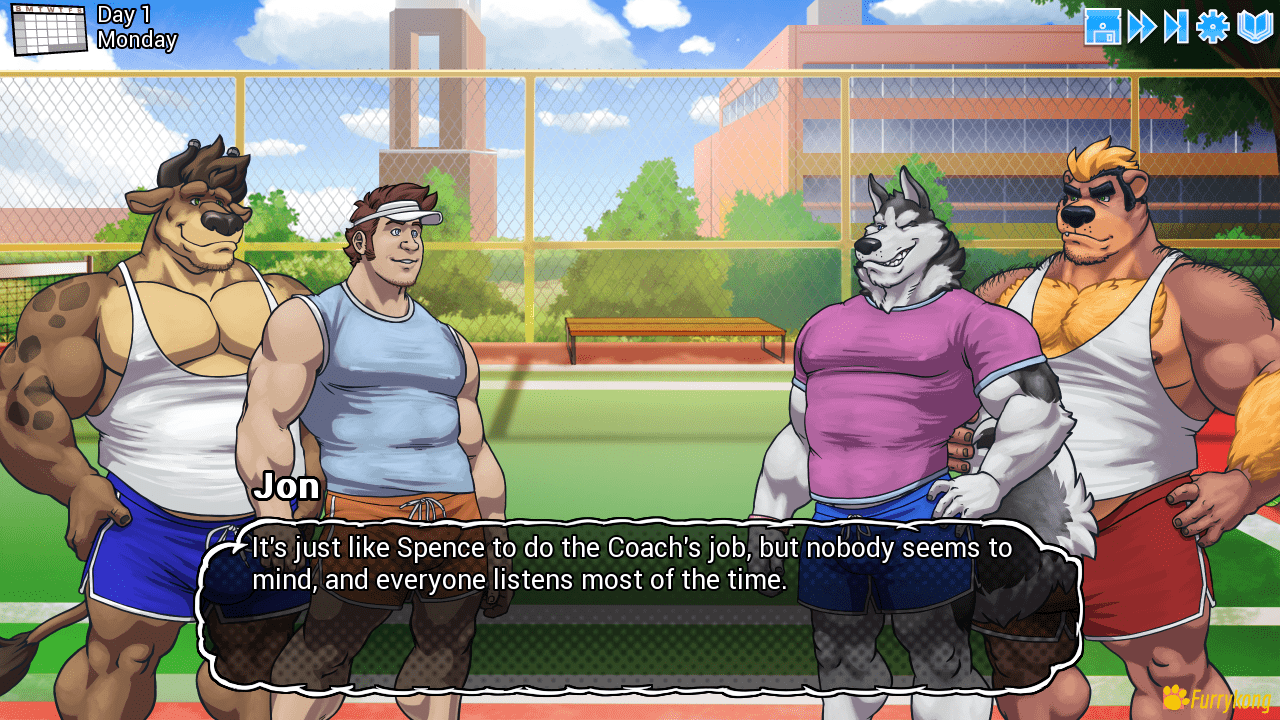1280x720 pixels.
Task: Click the weekly calendar icon
Action: click(x=48, y=28)
